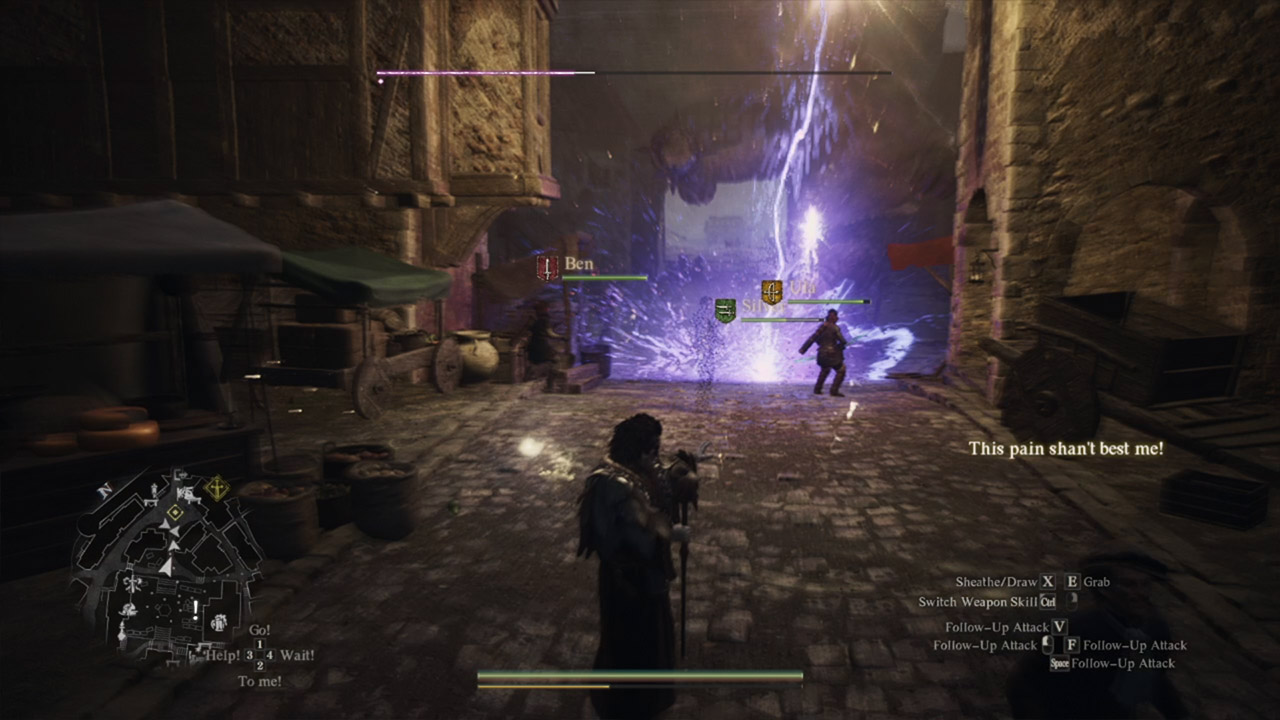Select the small yellow diamond minimap marker
The image size is (1280, 720).
coord(176,512)
